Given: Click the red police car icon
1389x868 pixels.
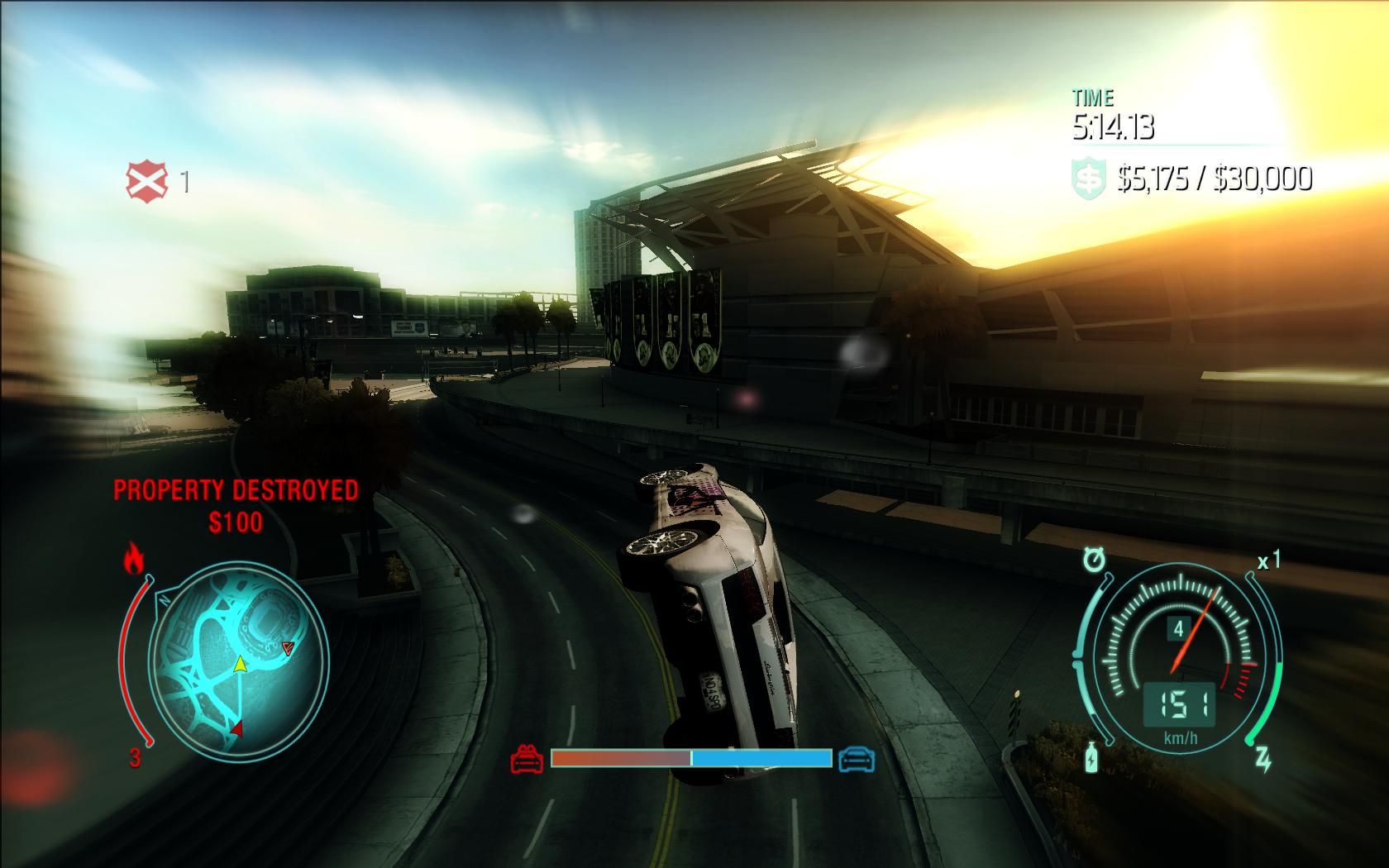Looking at the screenshot, I should click(x=527, y=758).
